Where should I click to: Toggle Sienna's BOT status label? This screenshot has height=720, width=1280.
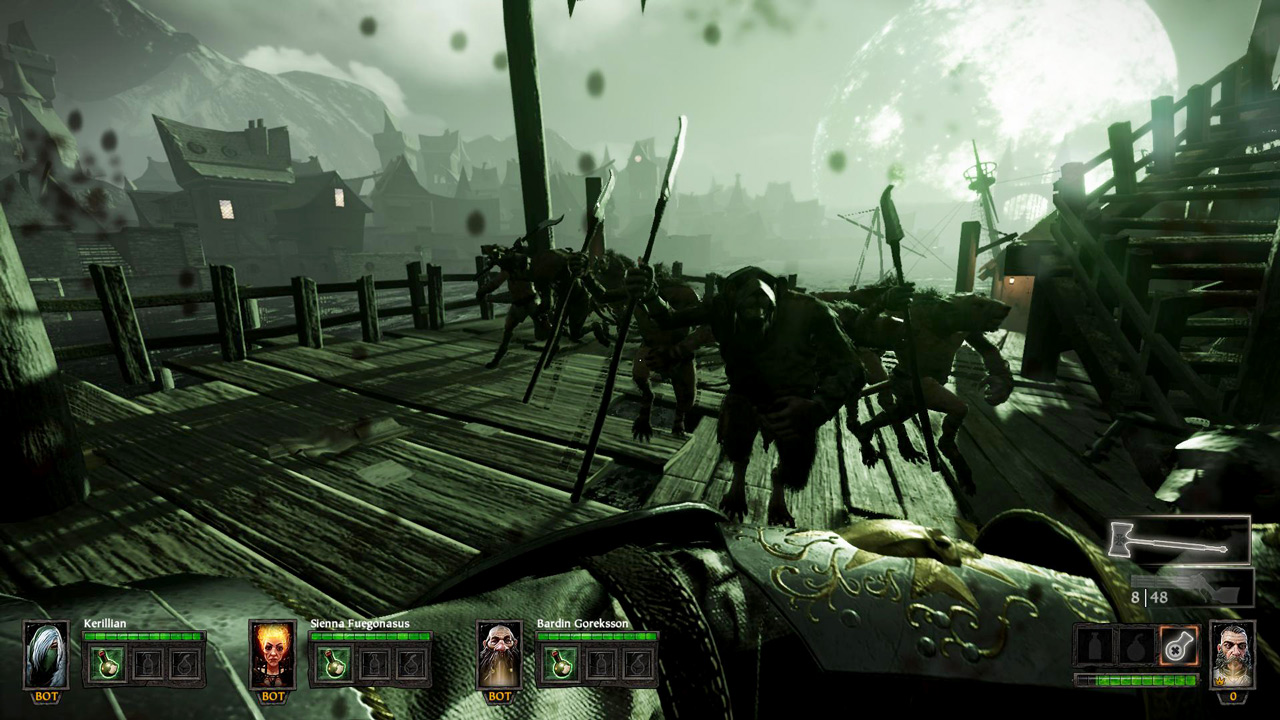coord(272,696)
